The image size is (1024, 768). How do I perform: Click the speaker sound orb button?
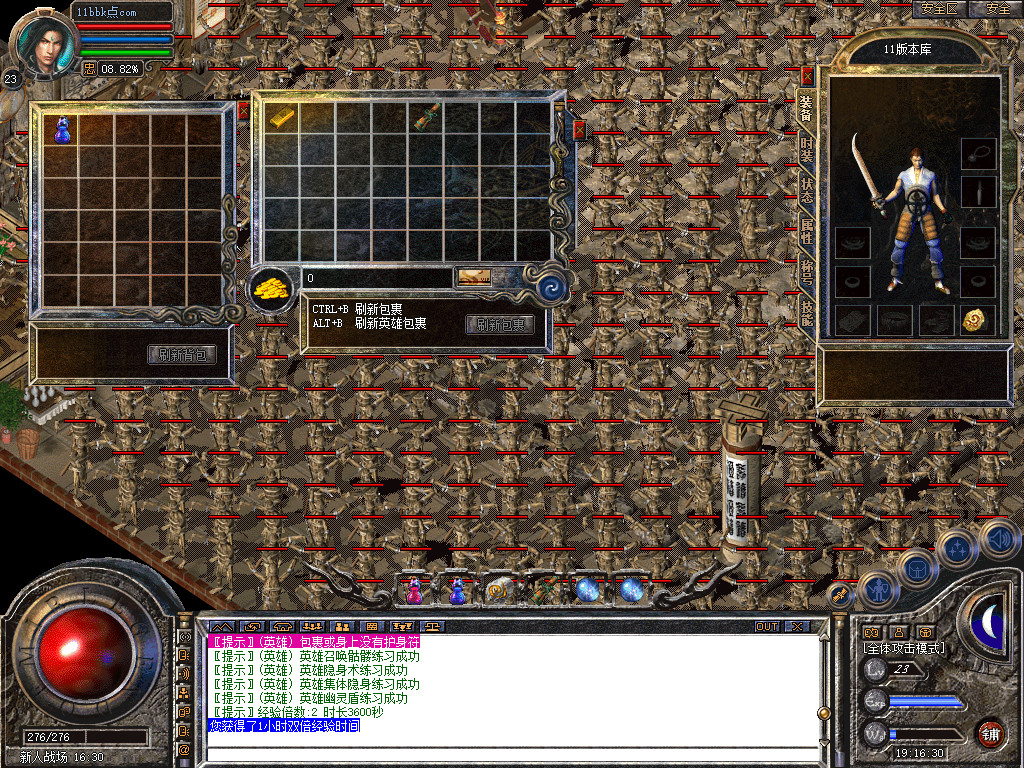[998, 538]
